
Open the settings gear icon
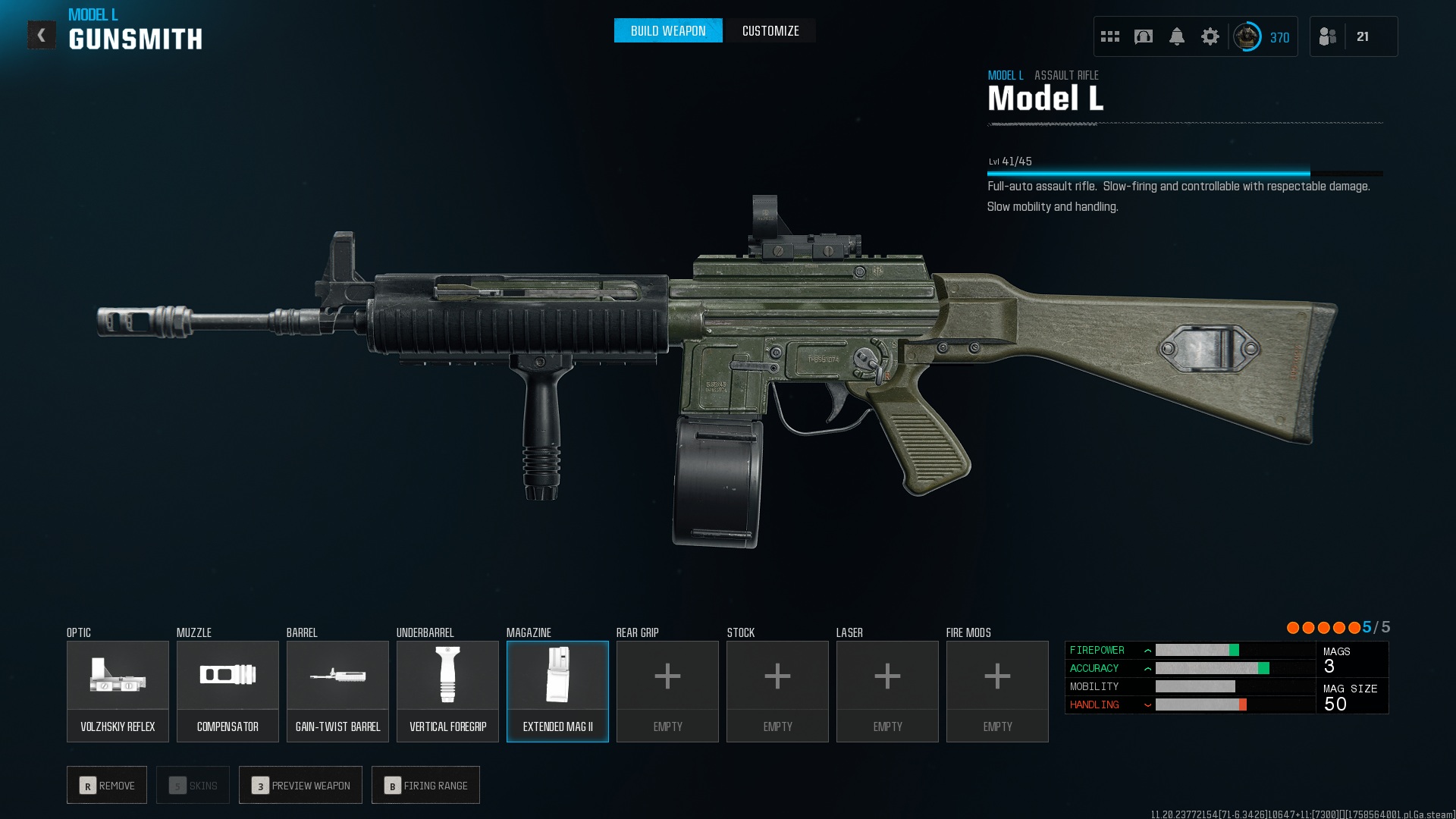(1210, 36)
